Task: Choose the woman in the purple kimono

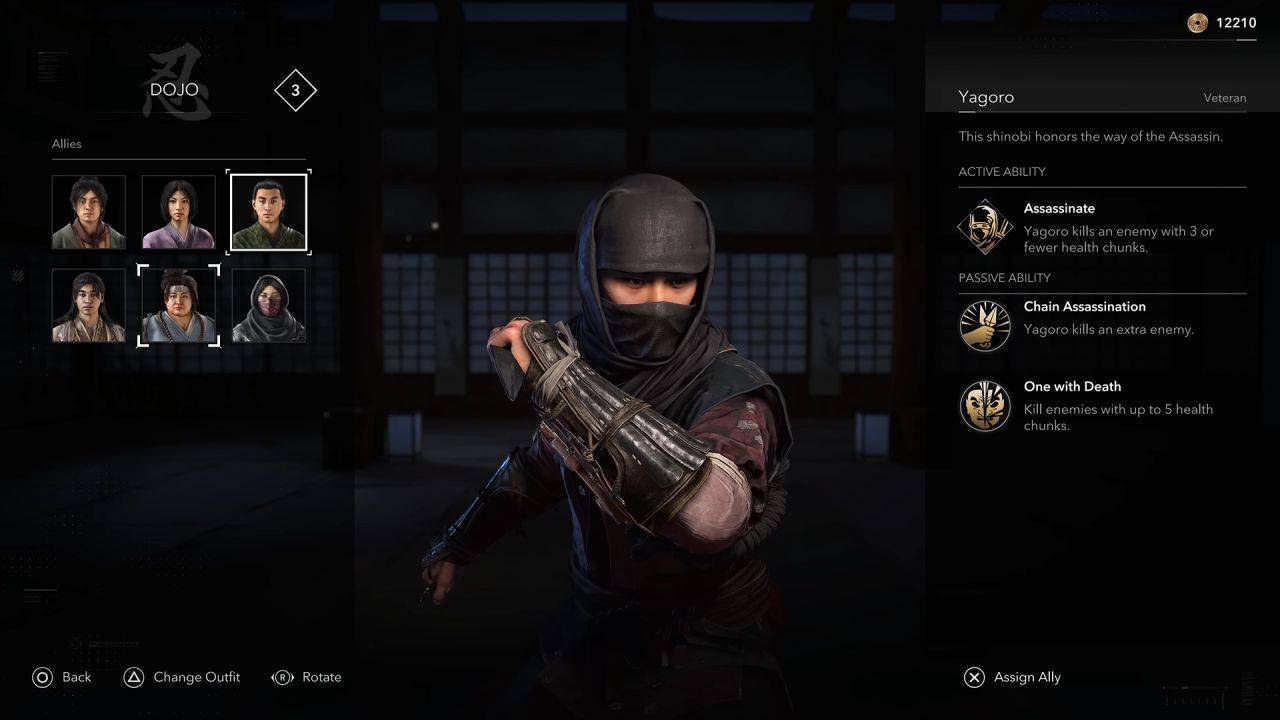Action: point(178,212)
